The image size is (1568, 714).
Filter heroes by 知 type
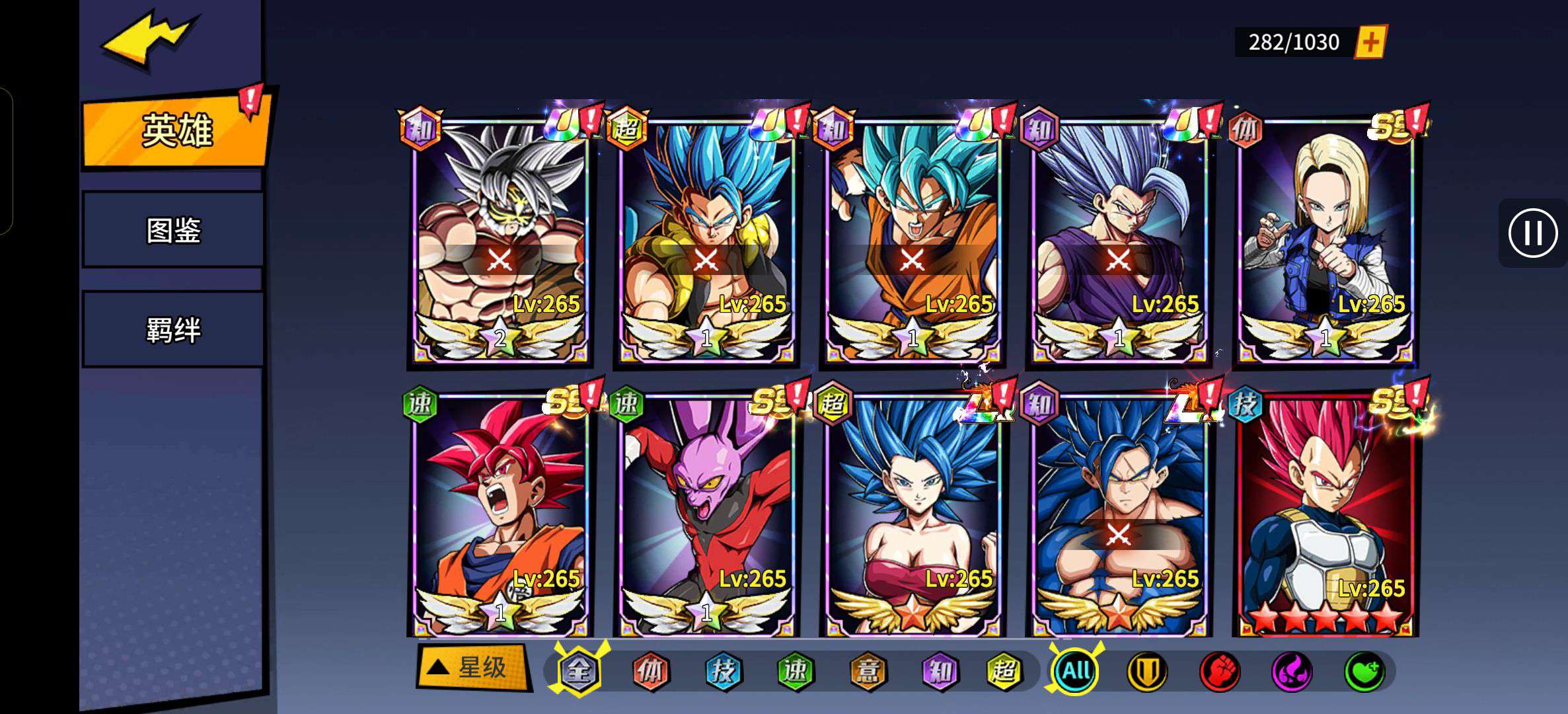[939, 672]
